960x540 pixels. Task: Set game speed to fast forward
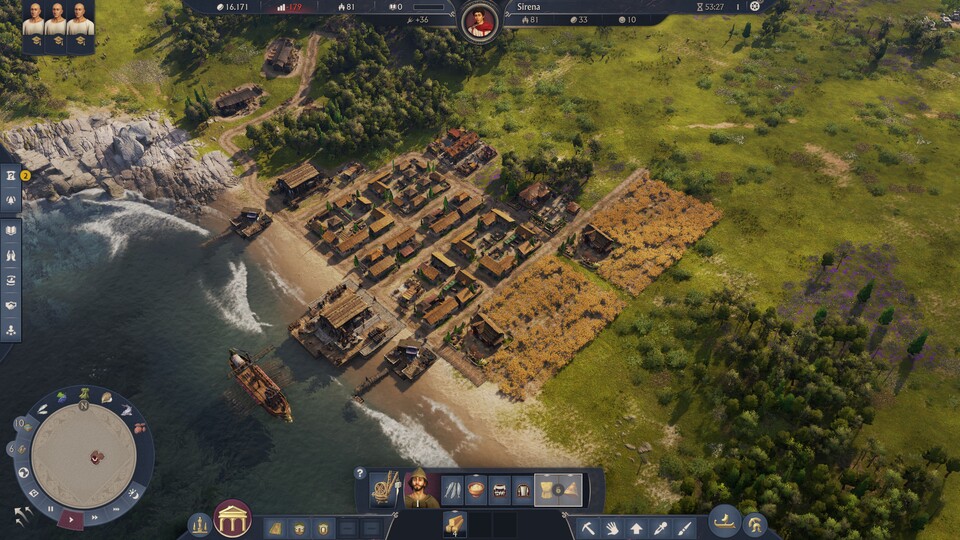point(93,517)
